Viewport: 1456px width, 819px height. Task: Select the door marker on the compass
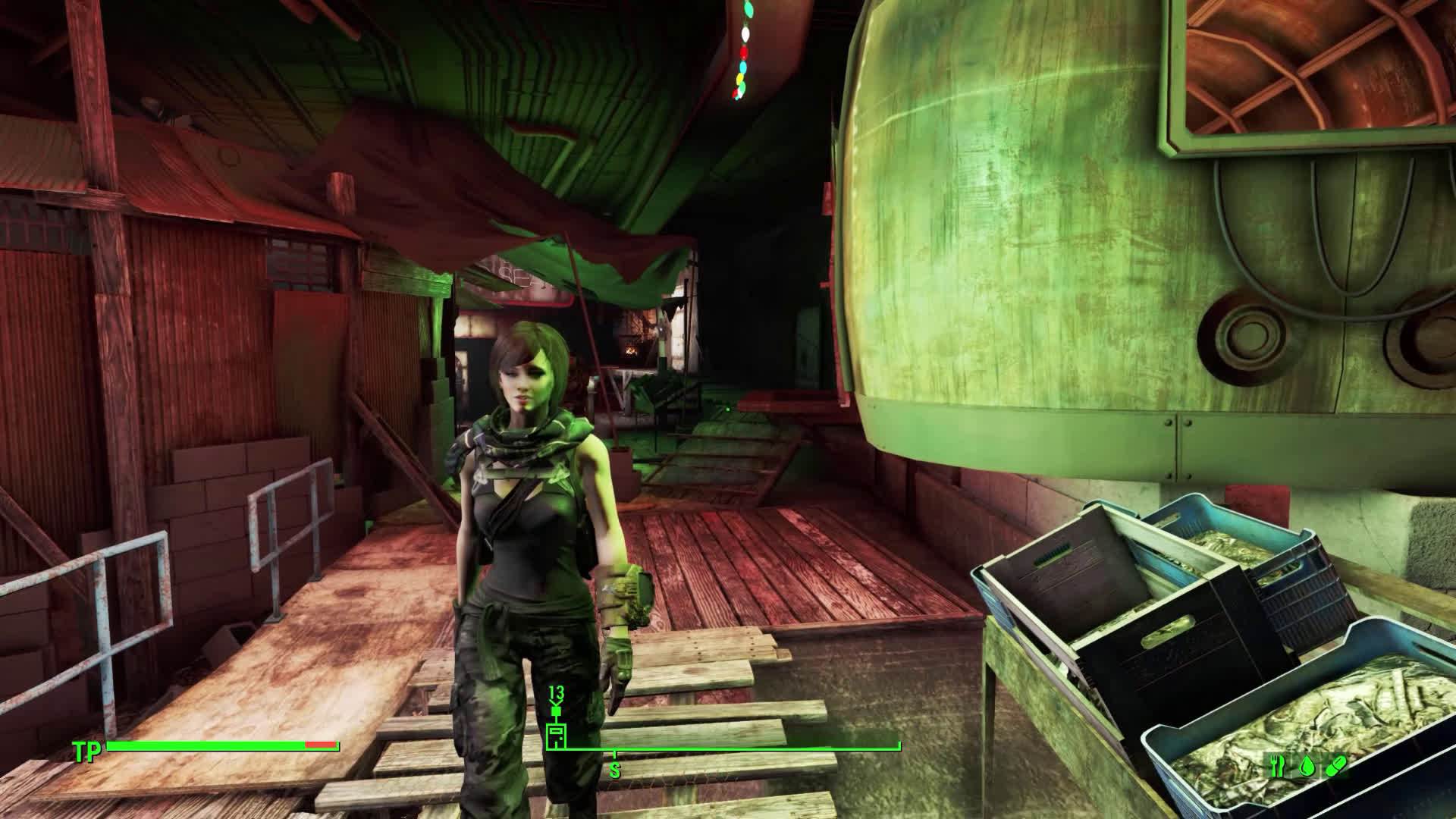(x=556, y=736)
